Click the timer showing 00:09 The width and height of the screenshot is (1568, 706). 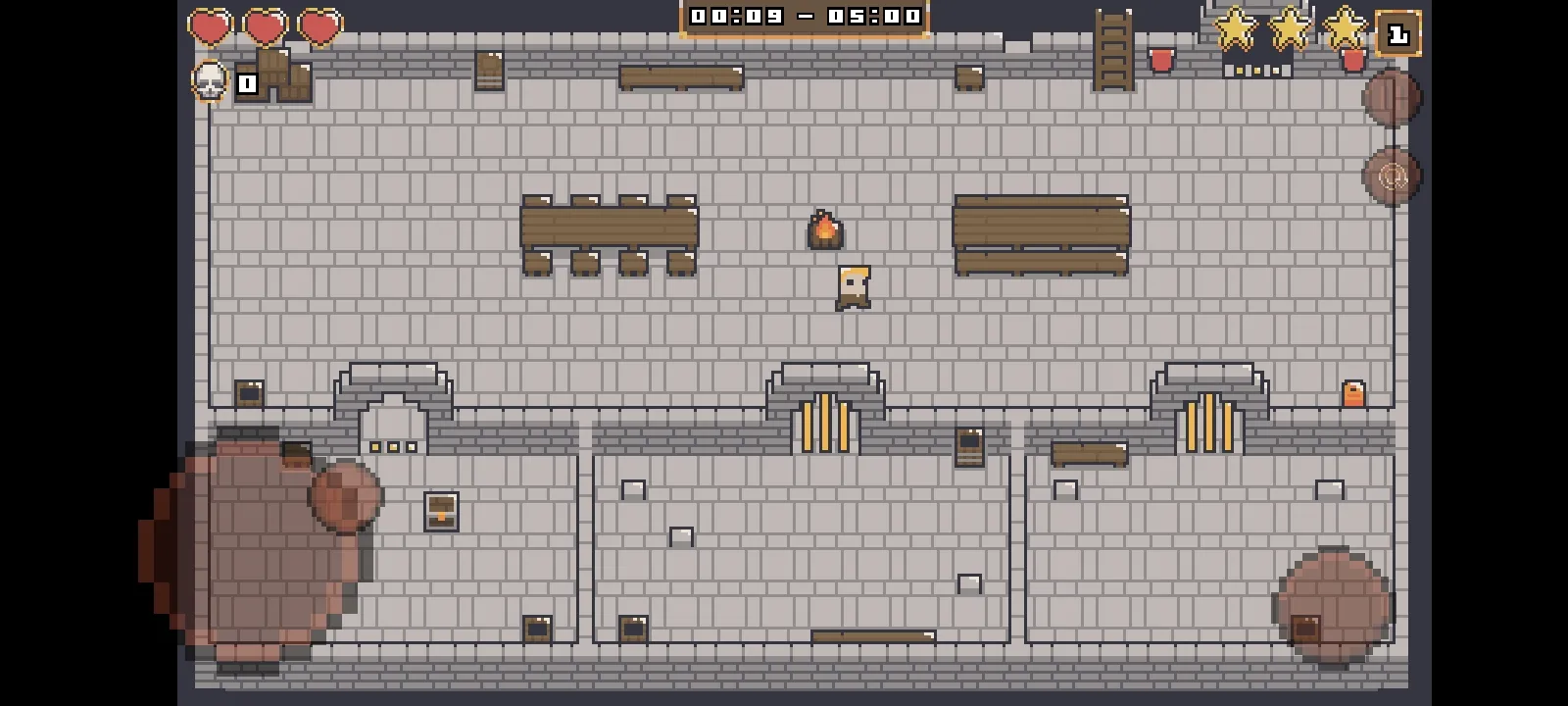(735, 15)
